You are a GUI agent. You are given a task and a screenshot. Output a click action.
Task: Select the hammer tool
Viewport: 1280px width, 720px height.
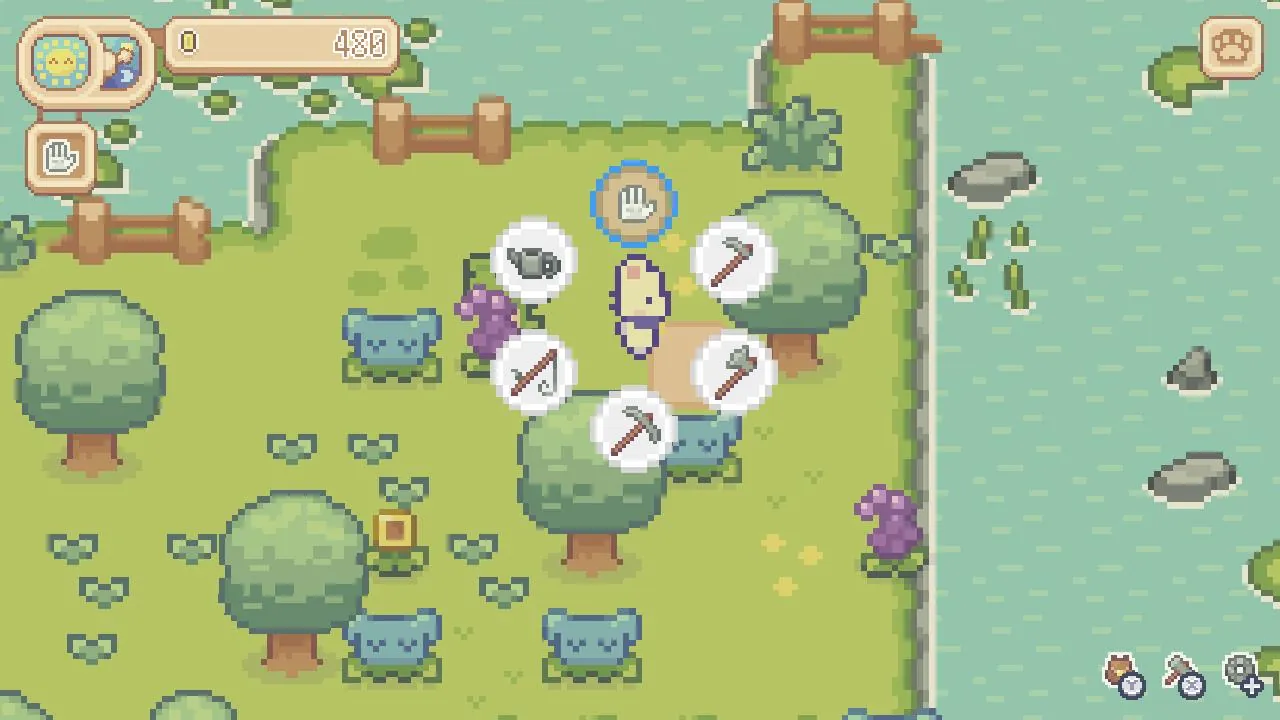click(737, 260)
